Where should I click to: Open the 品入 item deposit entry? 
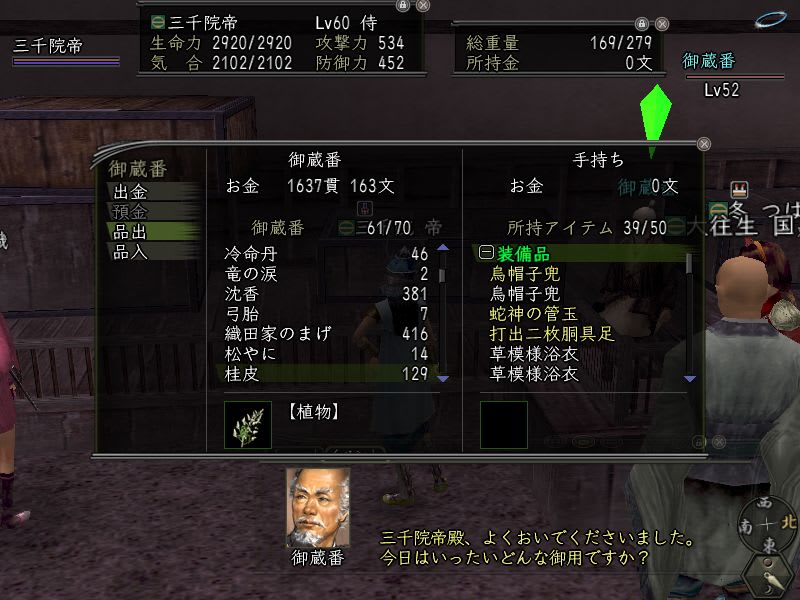[x=131, y=252]
